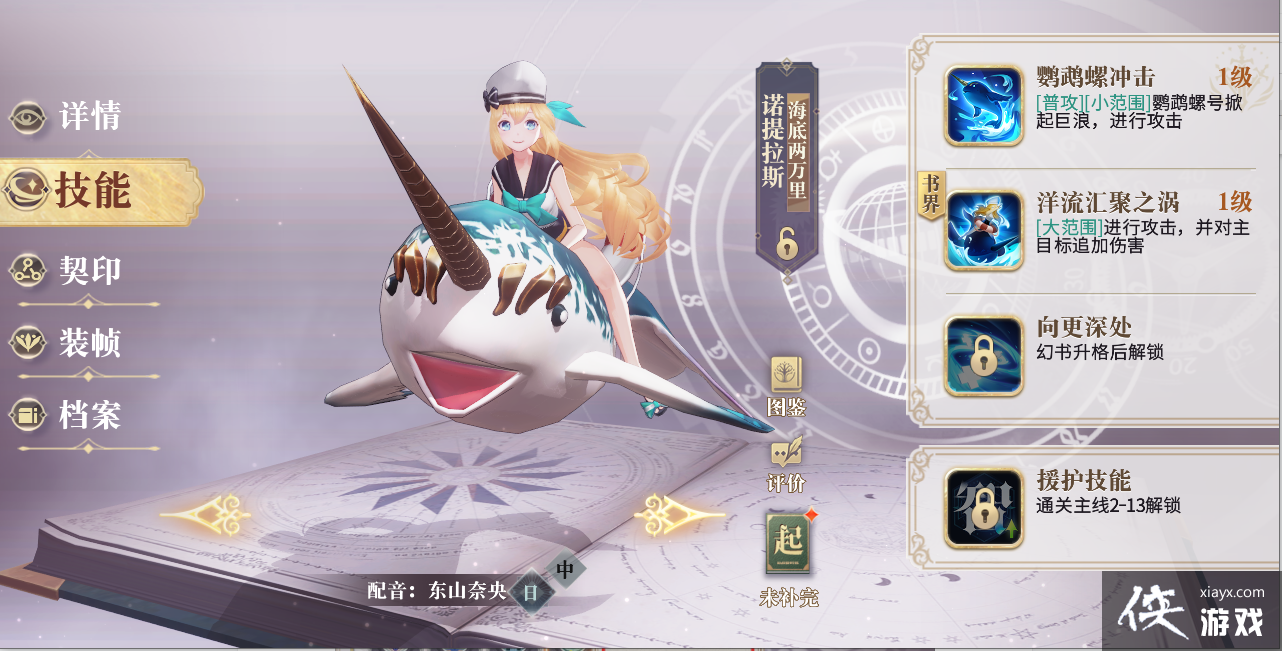Click the padlock on the character banner

tap(788, 242)
